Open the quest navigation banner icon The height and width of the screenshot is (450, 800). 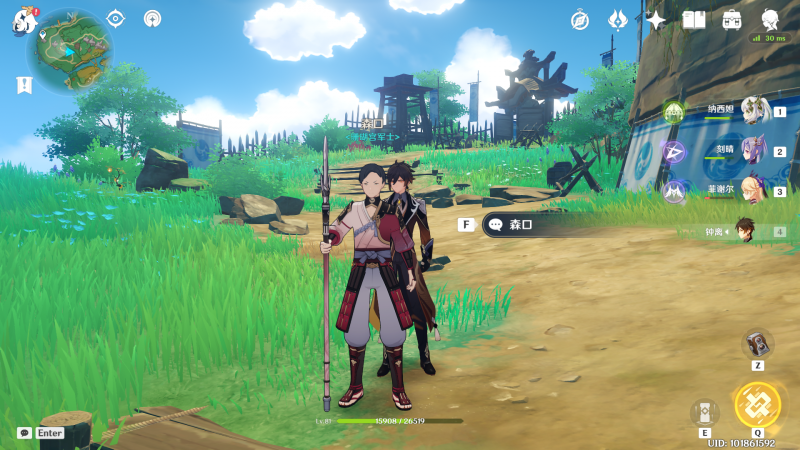(x=24, y=86)
